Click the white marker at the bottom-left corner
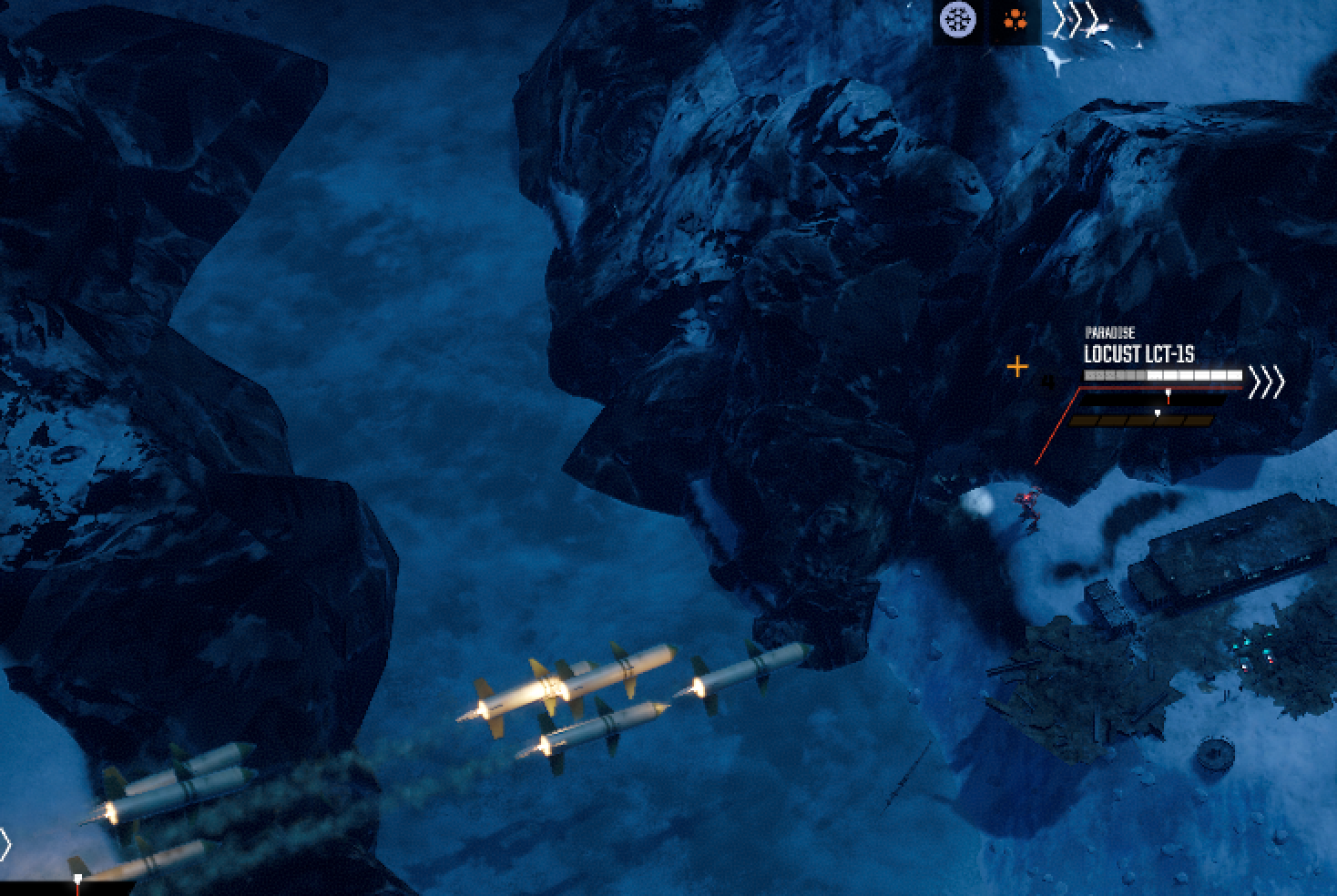The image size is (1337, 896). pyautogui.click(x=77, y=876)
